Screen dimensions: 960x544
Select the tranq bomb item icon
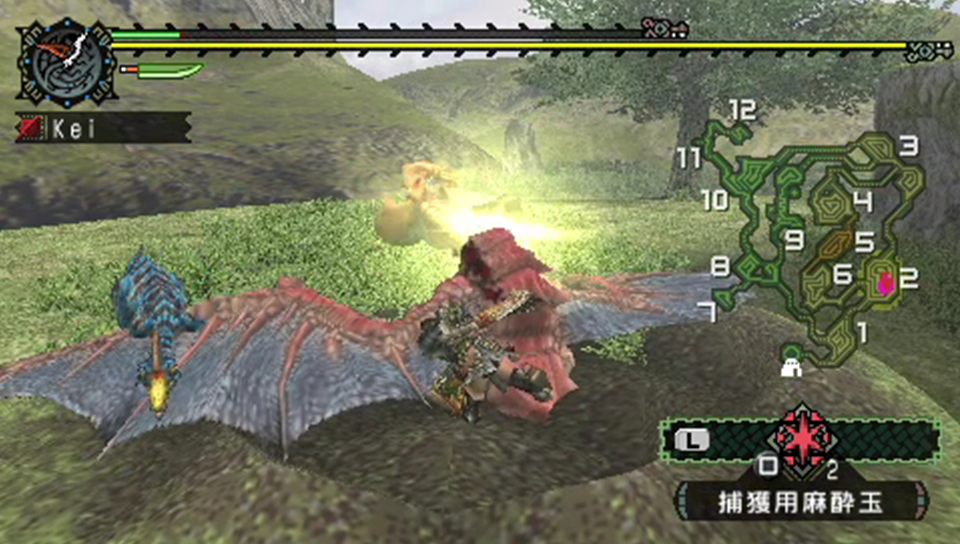point(801,438)
